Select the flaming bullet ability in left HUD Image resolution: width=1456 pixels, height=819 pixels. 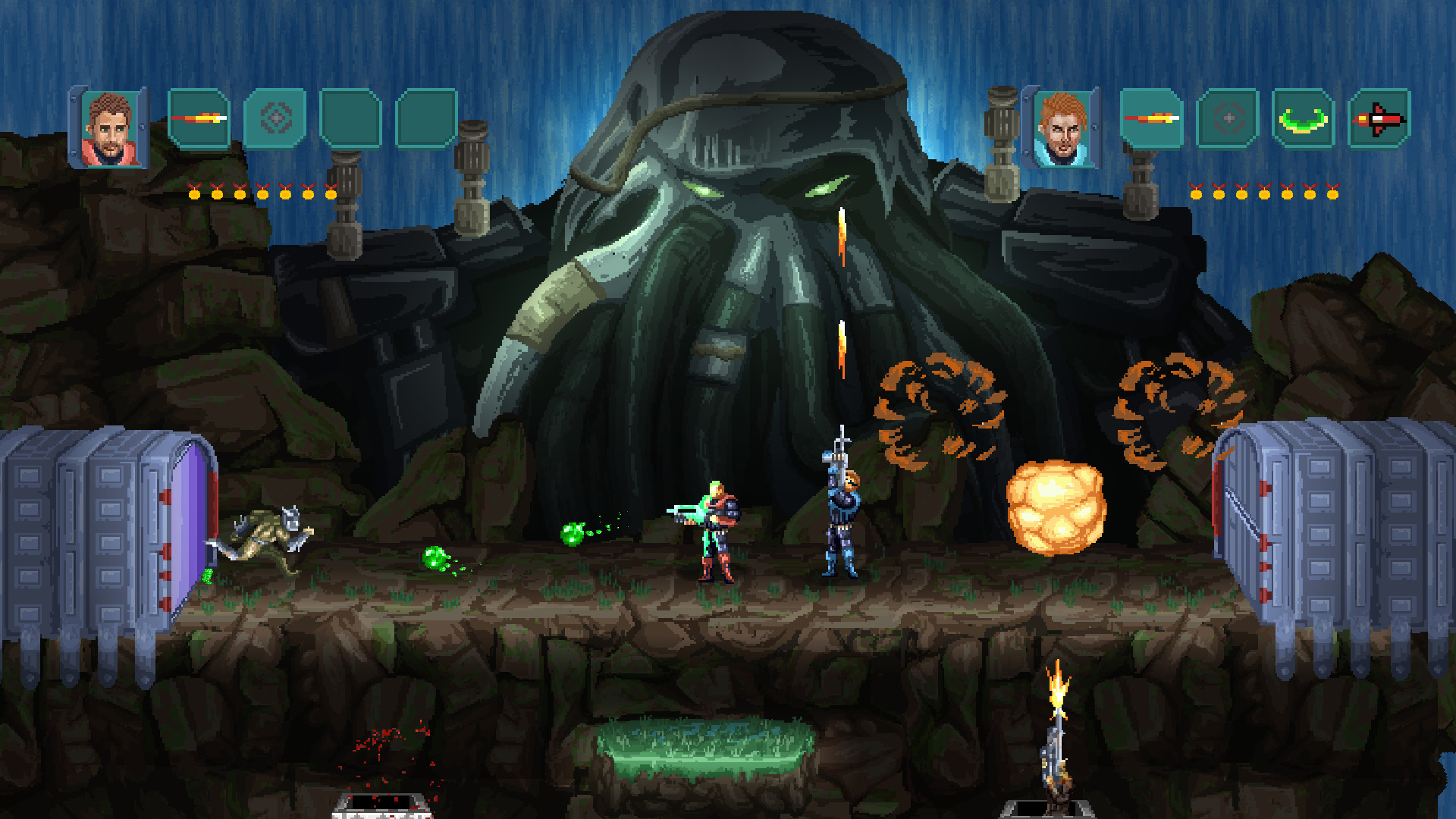pos(197,118)
